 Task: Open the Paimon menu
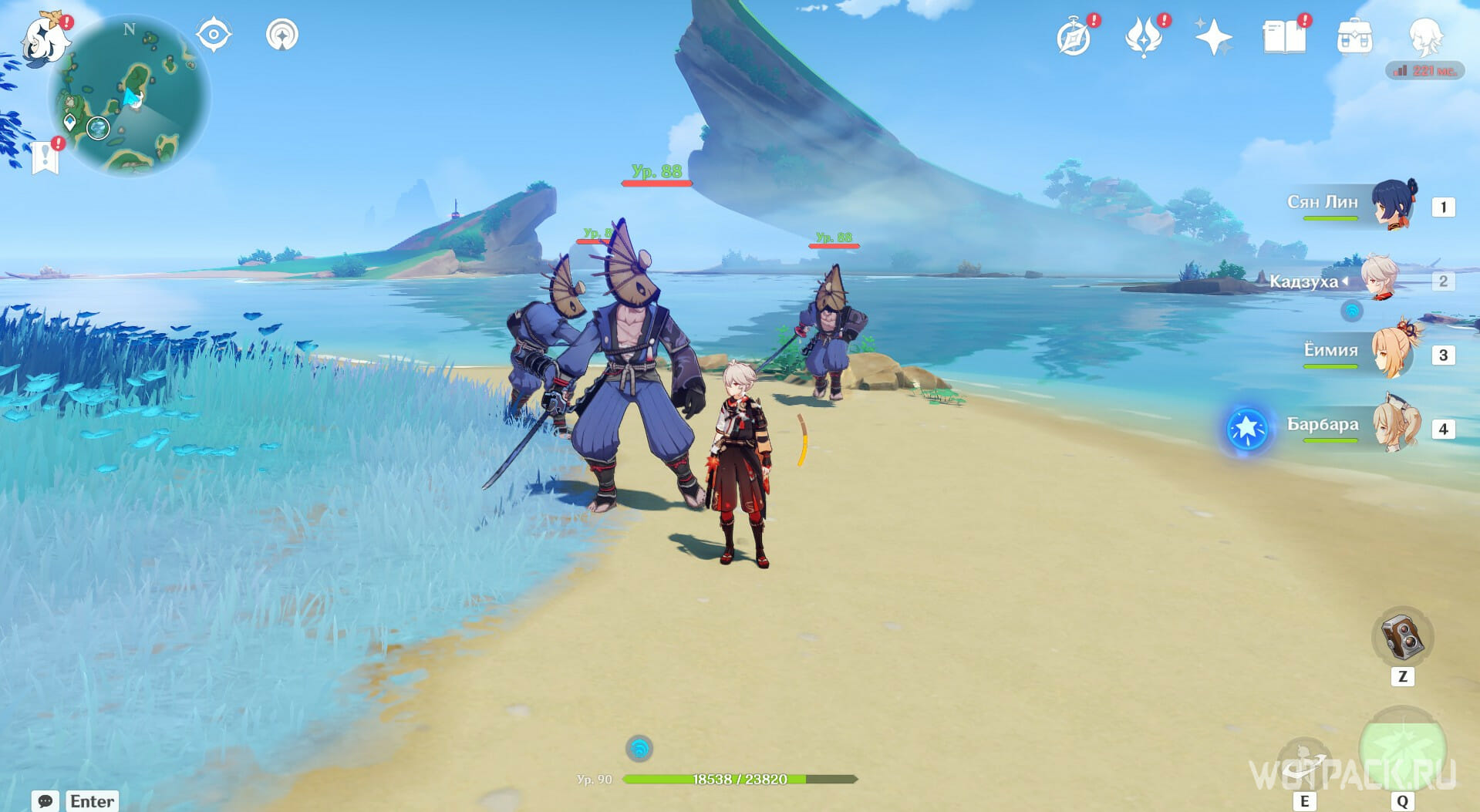coord(45,39)
